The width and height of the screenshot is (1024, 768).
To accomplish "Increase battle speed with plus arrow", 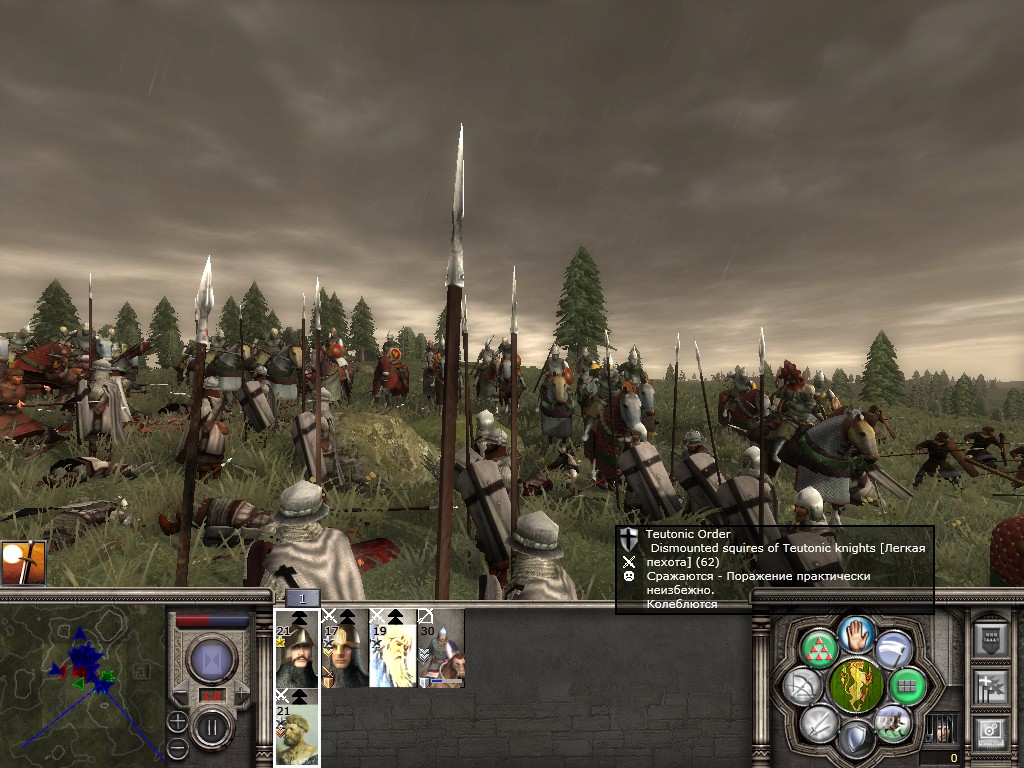I will 240,694.
